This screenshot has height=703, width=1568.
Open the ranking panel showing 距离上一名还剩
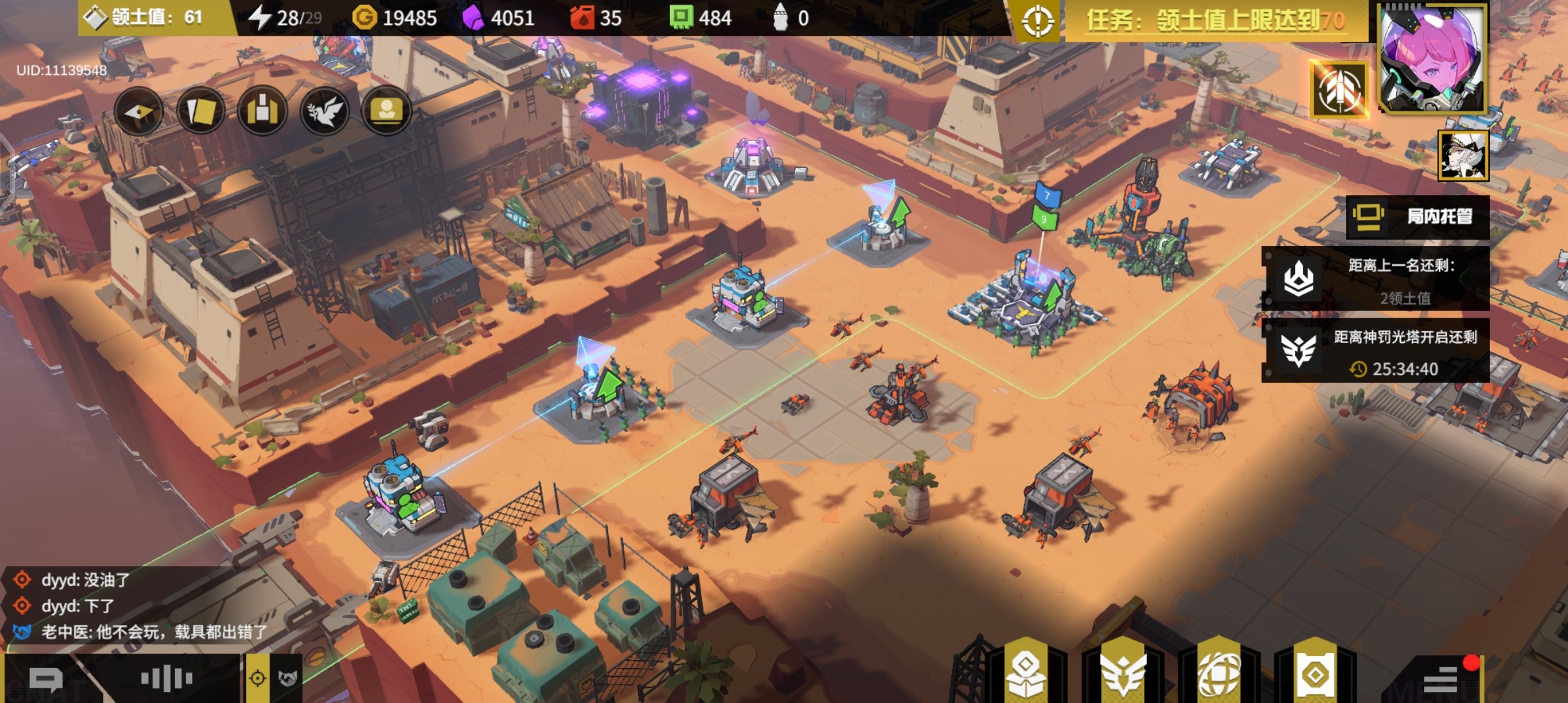1375,280
